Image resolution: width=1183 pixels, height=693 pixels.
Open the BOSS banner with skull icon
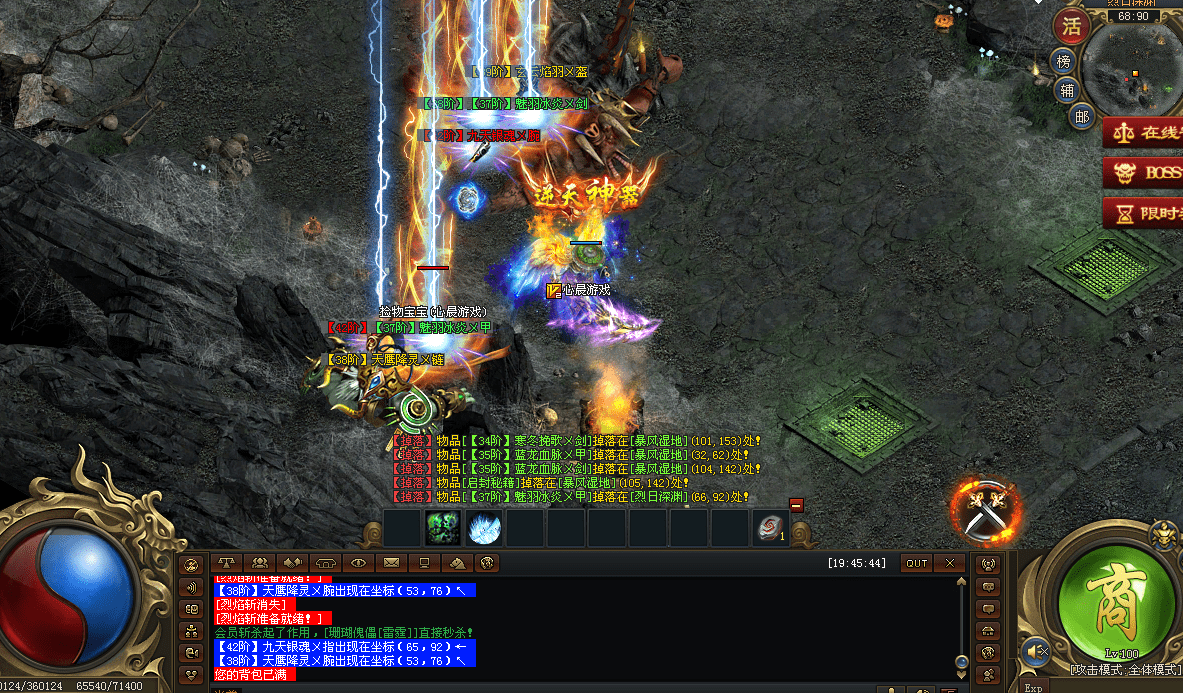click(1144, 172)
